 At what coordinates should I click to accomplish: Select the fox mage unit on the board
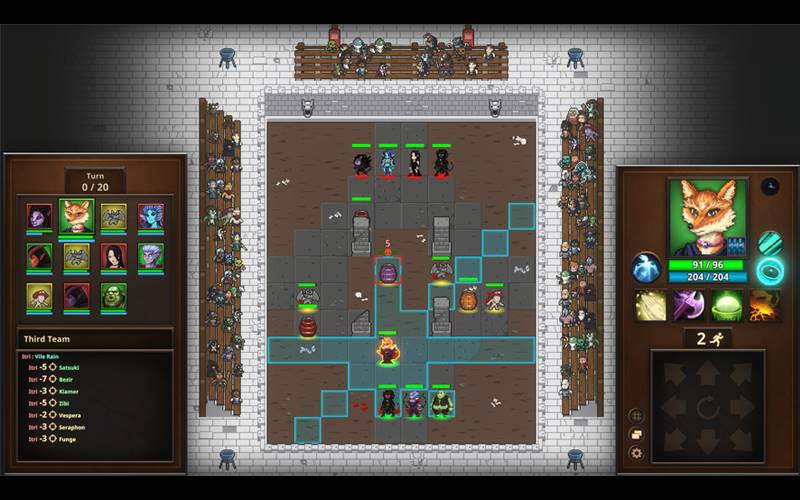point(387,350)
